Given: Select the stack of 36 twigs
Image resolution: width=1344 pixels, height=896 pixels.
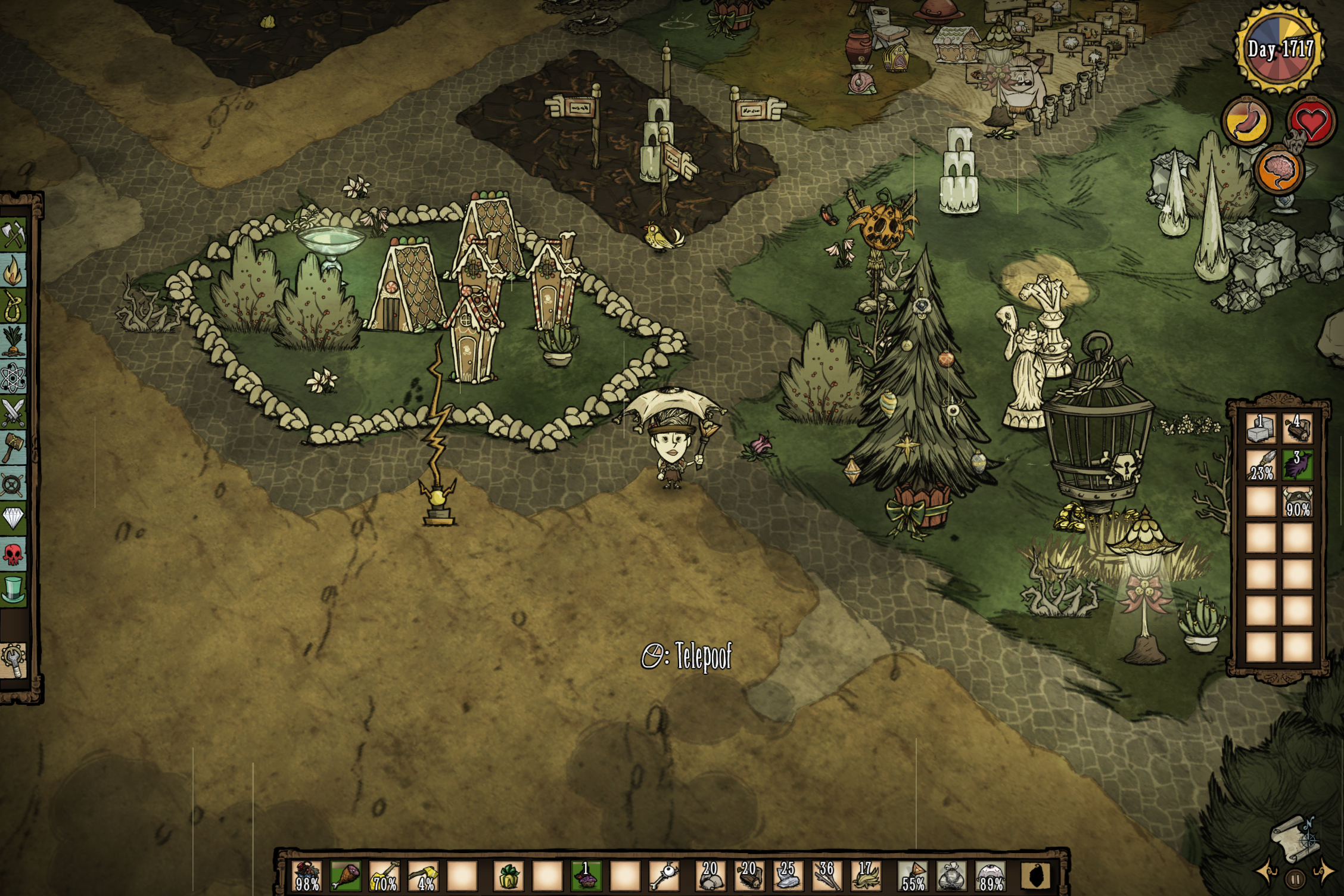Looking at the screenshot, I should tap(826, 876).
